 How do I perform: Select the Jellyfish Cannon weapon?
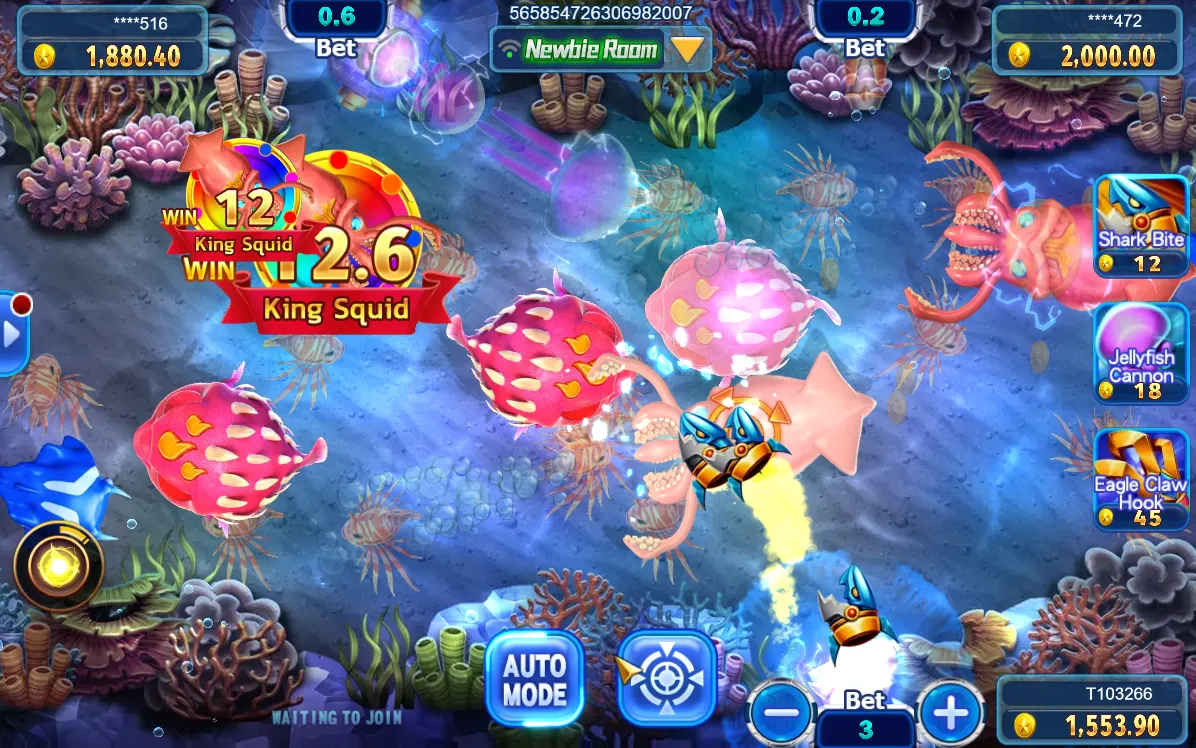[1141, 353]
